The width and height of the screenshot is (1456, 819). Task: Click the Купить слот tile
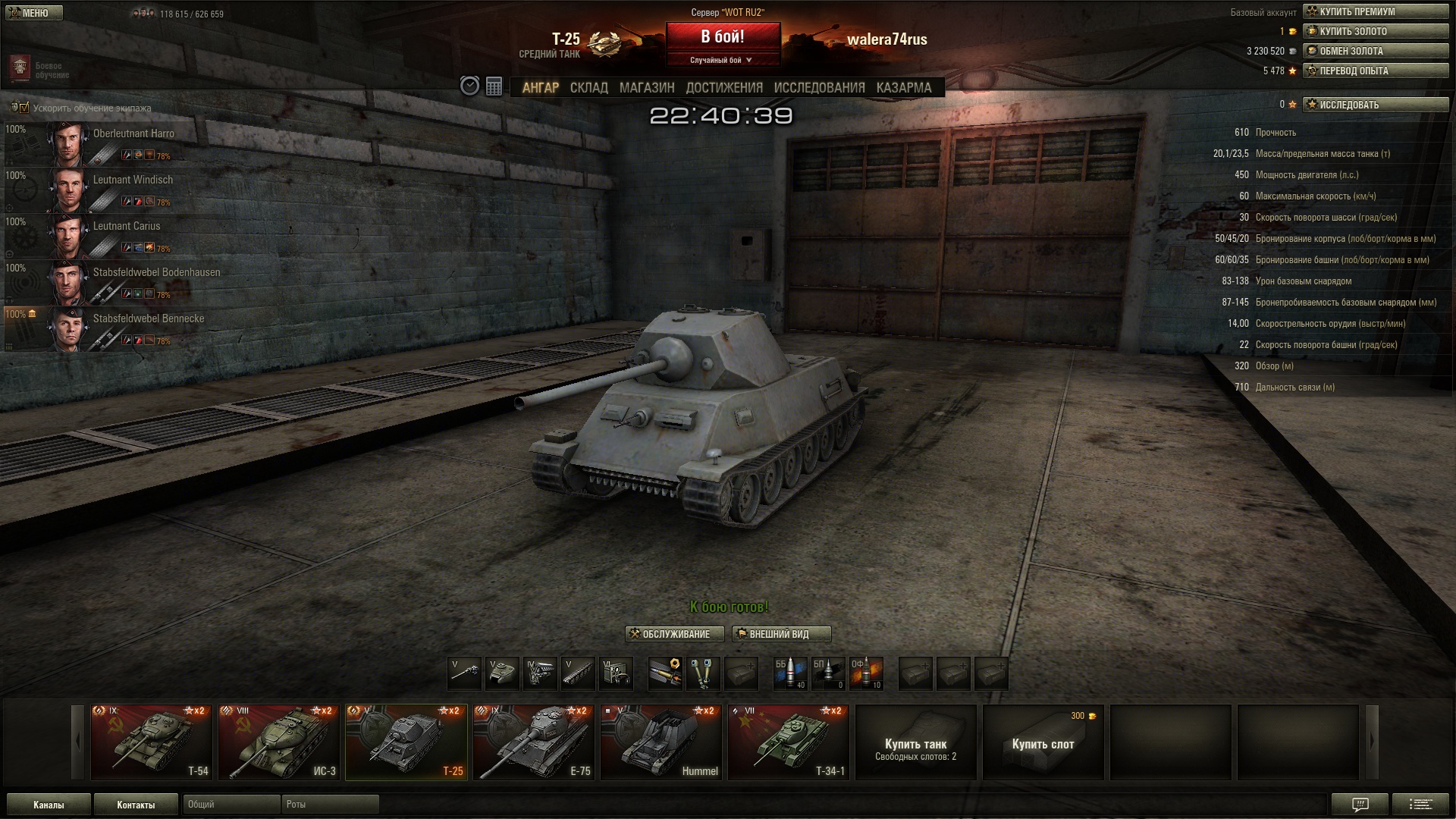pos(1043,742)
